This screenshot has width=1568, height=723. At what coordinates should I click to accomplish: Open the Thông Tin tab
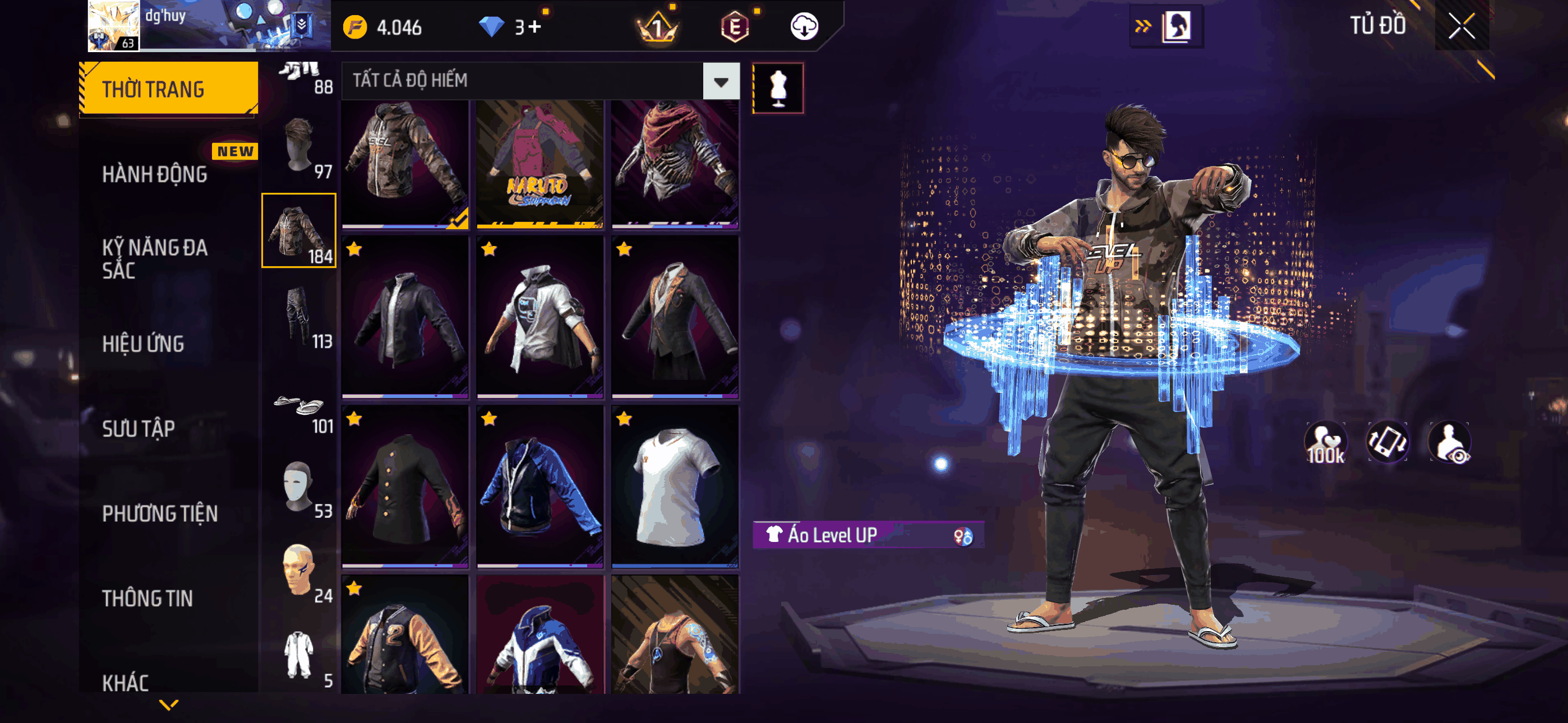[147, 598]
